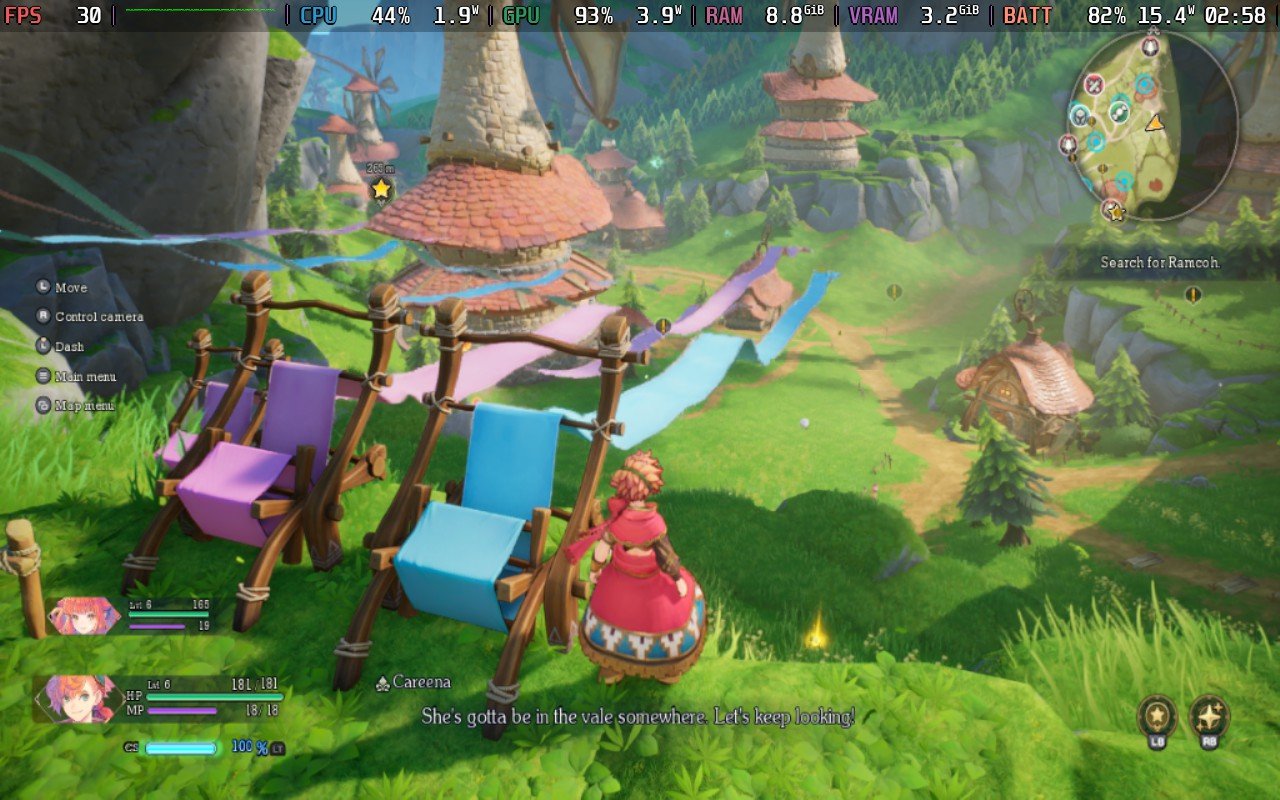Click the green treat icon on the minimap

click(1120, 111)
